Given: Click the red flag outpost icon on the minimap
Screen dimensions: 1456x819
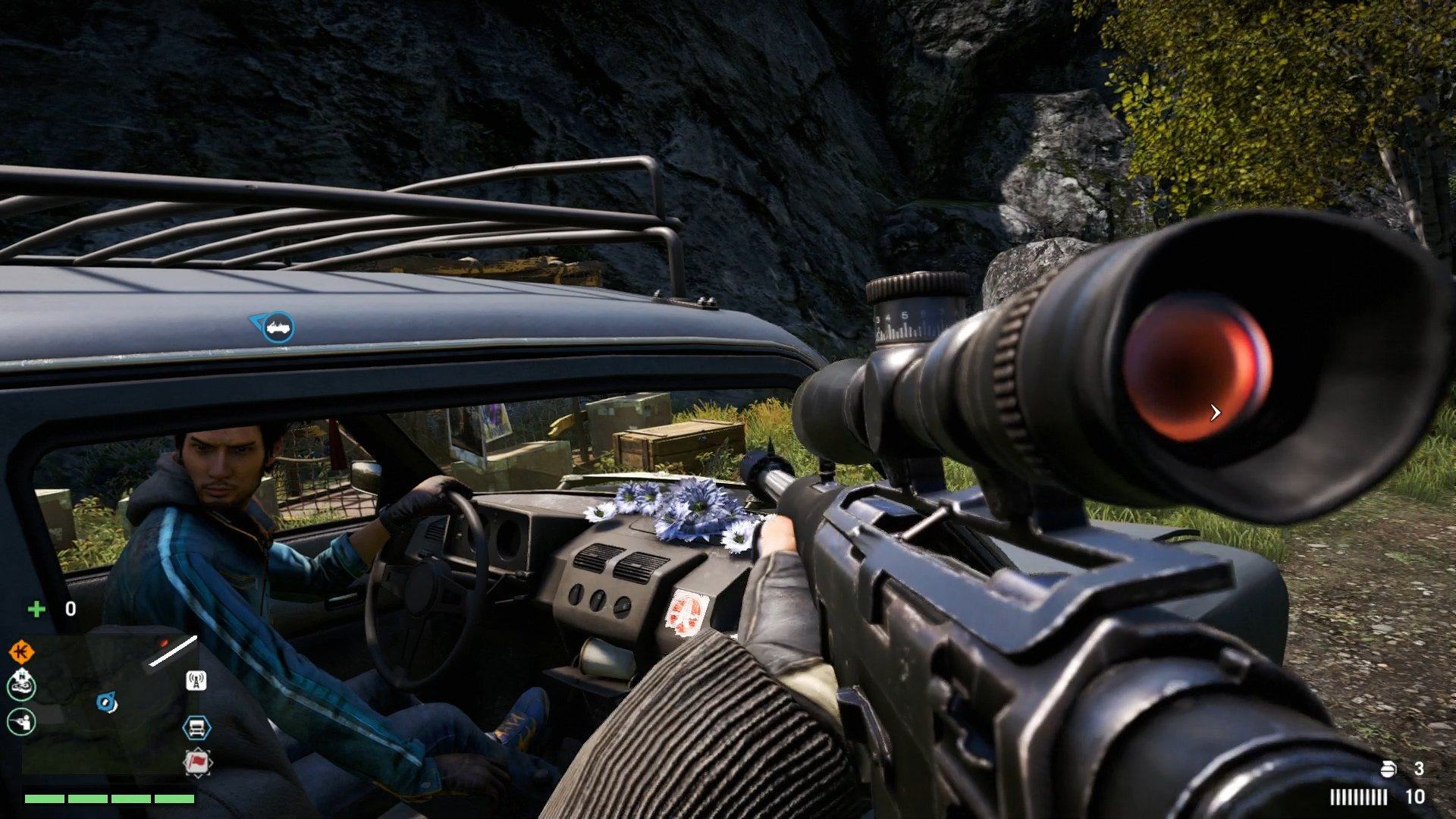Looking at the screenshot, I should pos(198,761).
